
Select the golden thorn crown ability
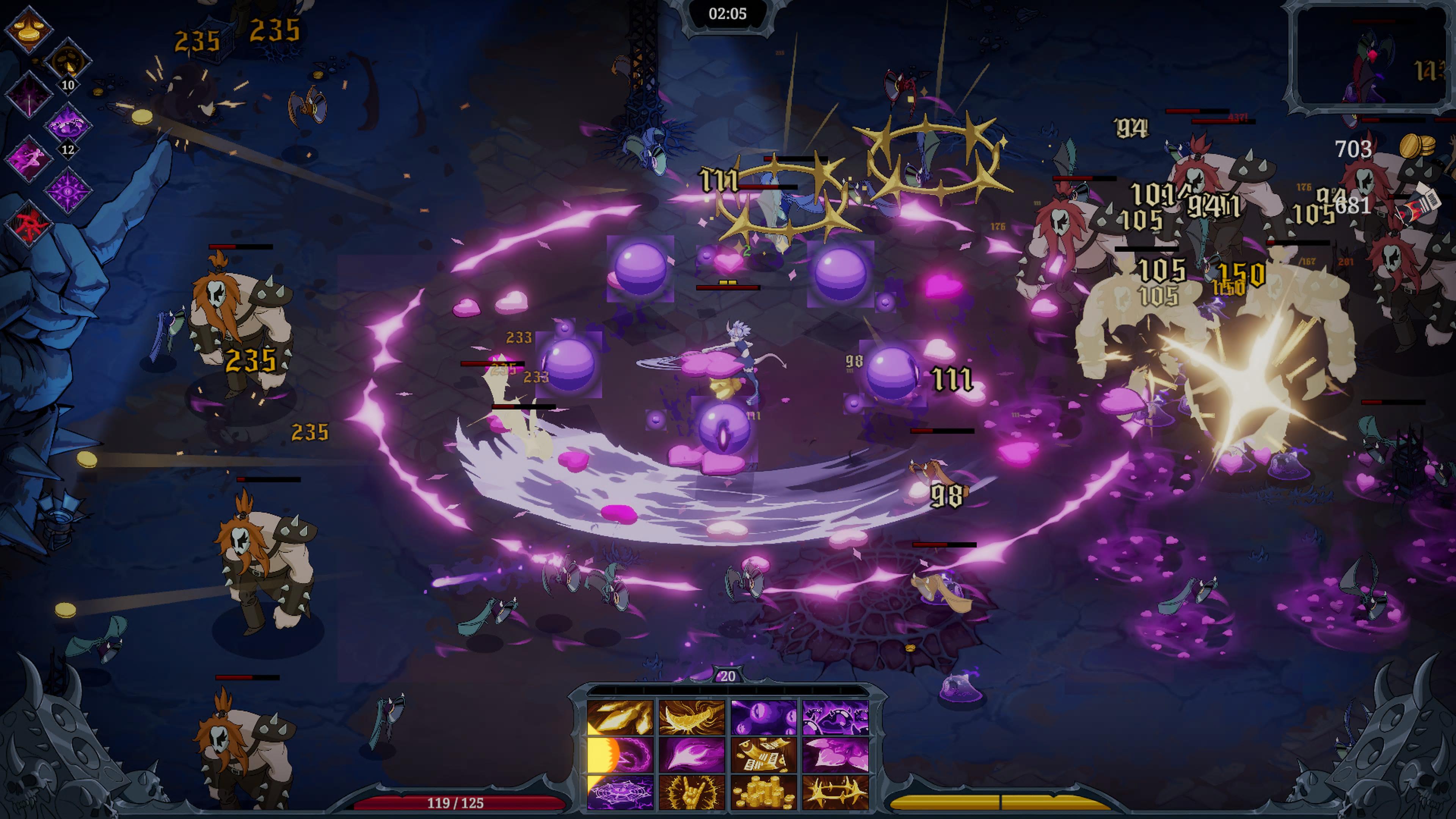(x=835, y=792)
